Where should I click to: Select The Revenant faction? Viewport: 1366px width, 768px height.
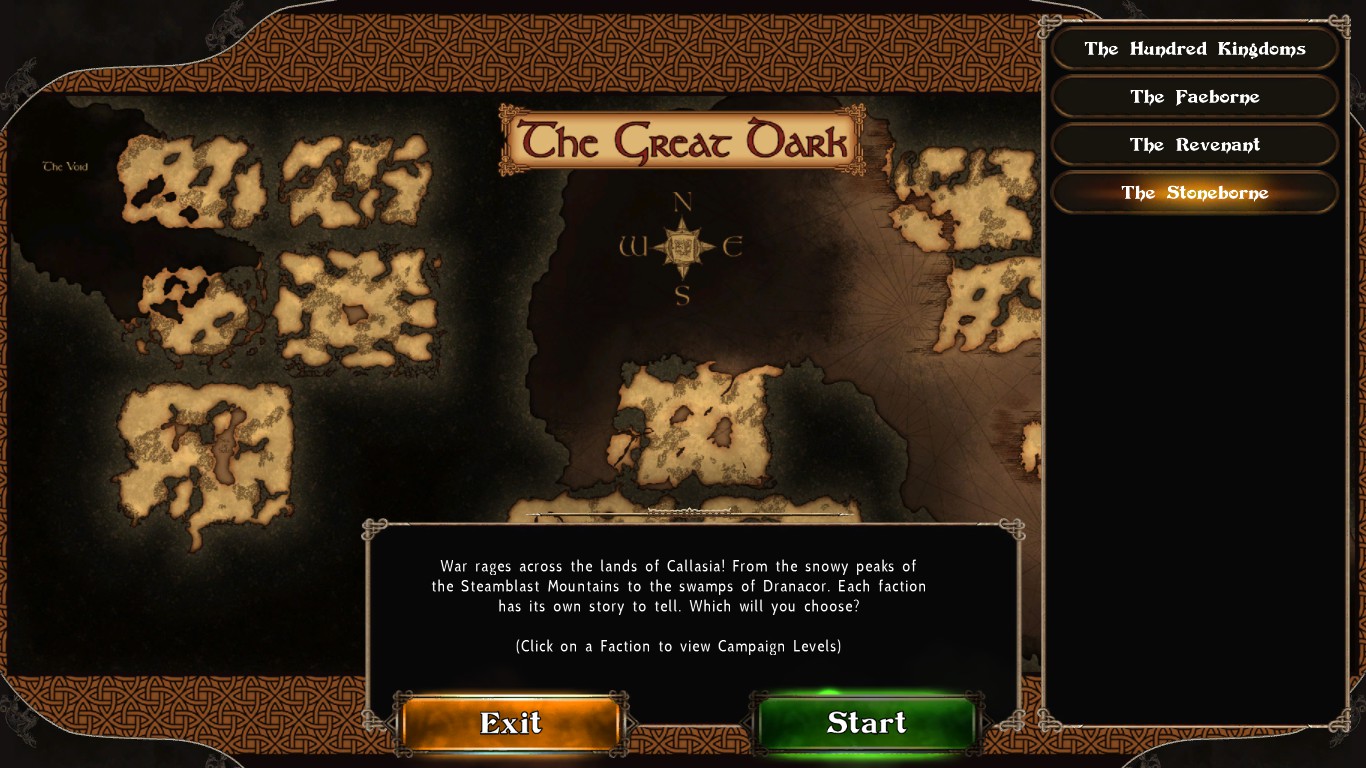click(x=1194, y=145)
